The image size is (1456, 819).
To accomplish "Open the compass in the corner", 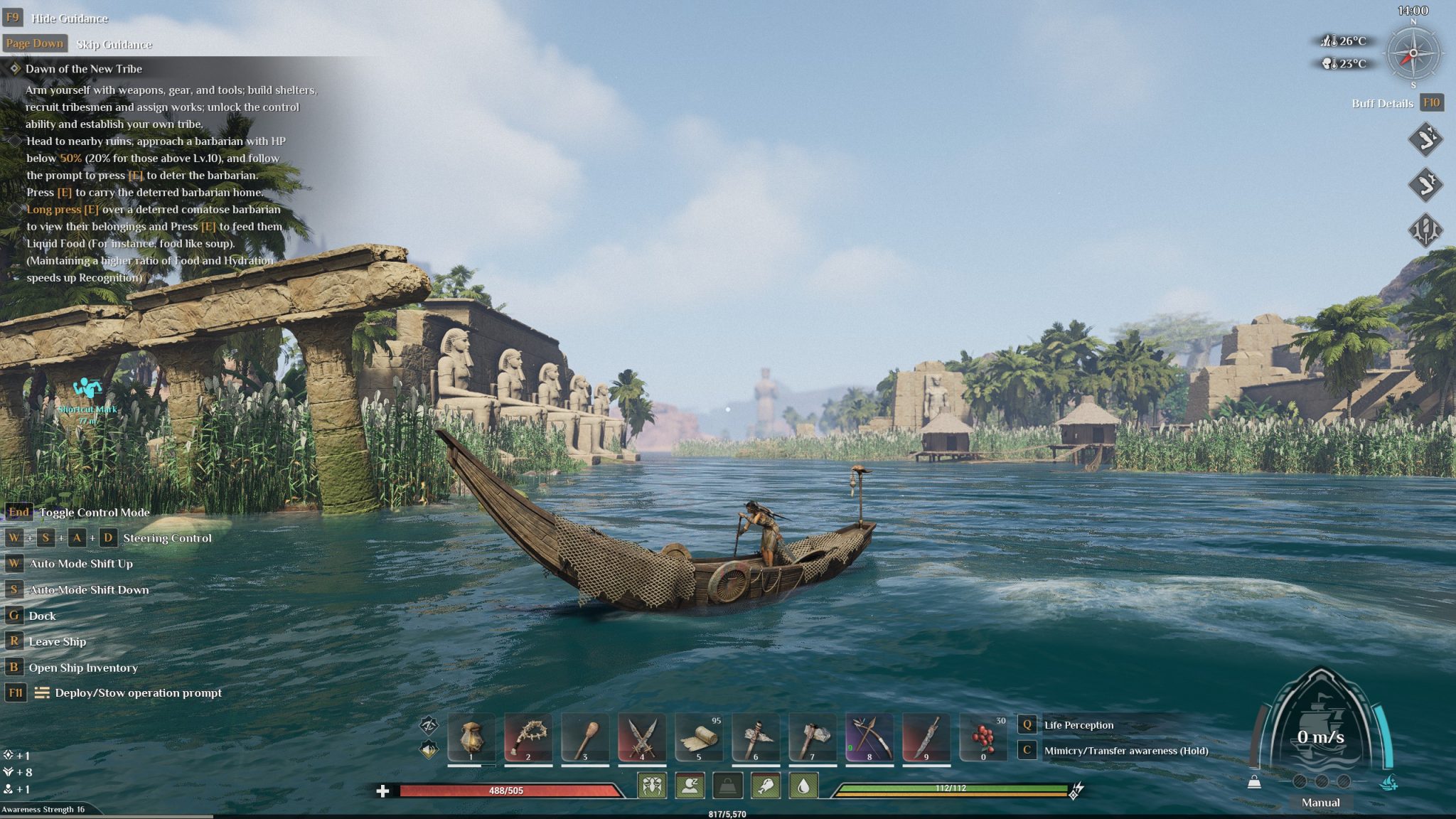I will [1413, 54].
